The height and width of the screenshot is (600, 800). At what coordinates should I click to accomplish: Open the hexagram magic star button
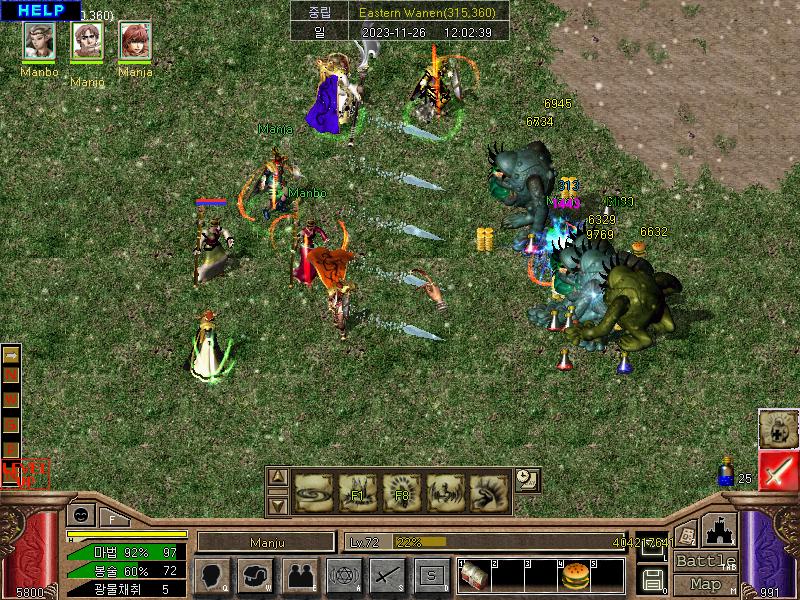tap(342, 575)
